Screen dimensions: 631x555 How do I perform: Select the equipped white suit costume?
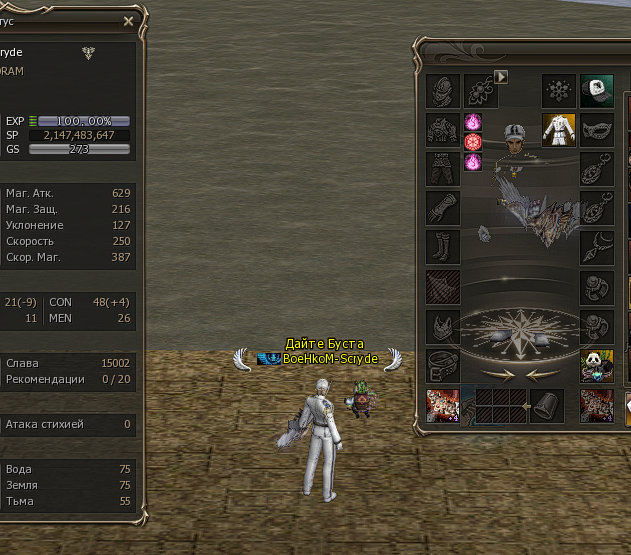(559, 129)
